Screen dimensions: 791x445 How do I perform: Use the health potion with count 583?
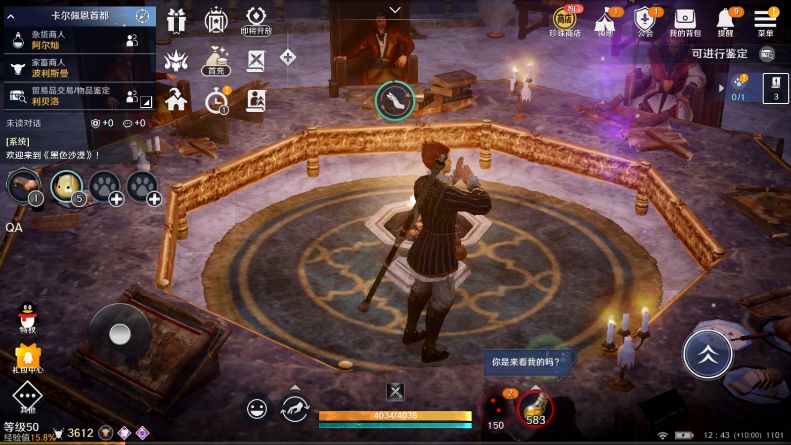click(535, 407)
